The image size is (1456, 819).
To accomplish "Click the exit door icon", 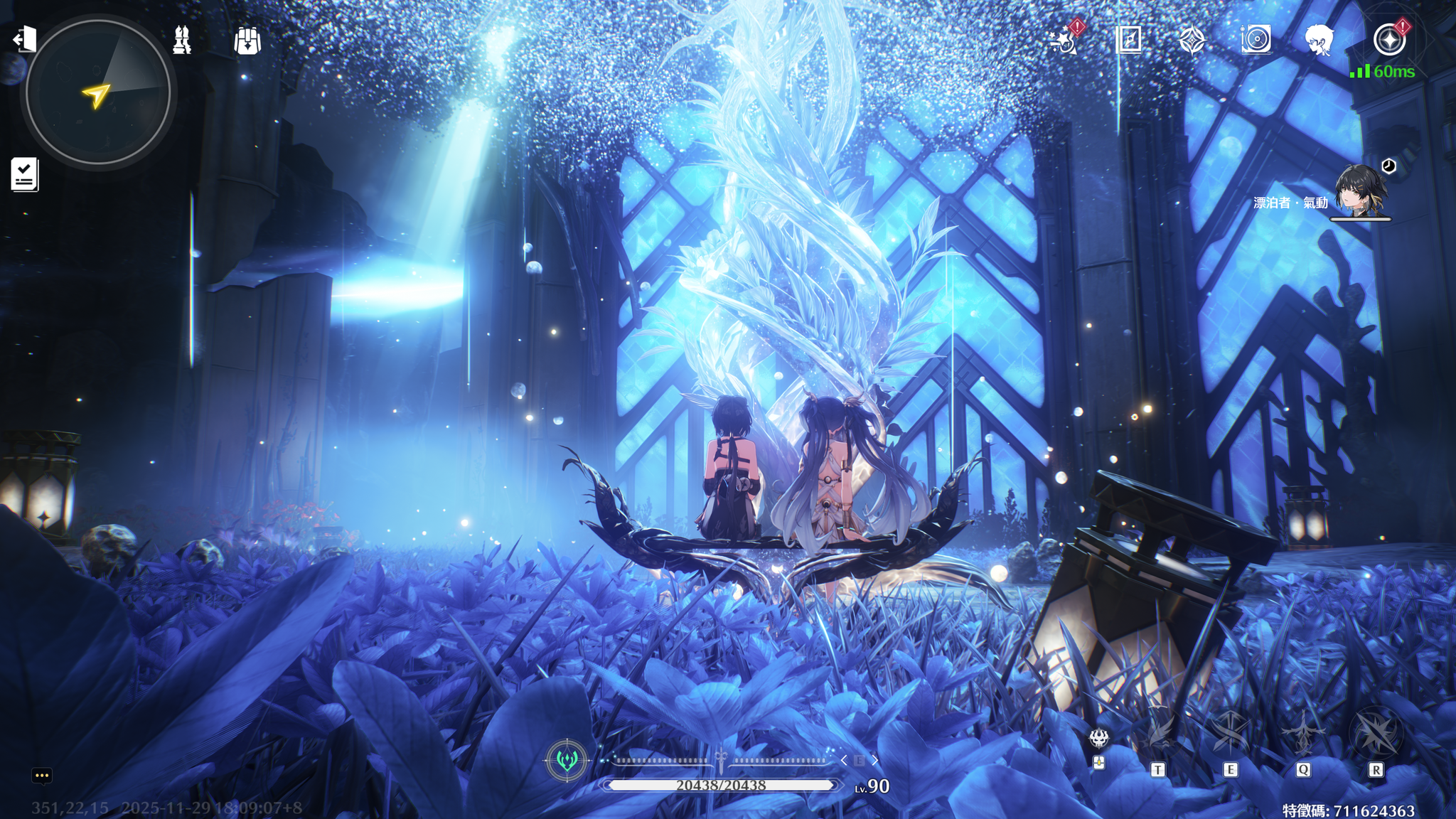I will point(25,39).
